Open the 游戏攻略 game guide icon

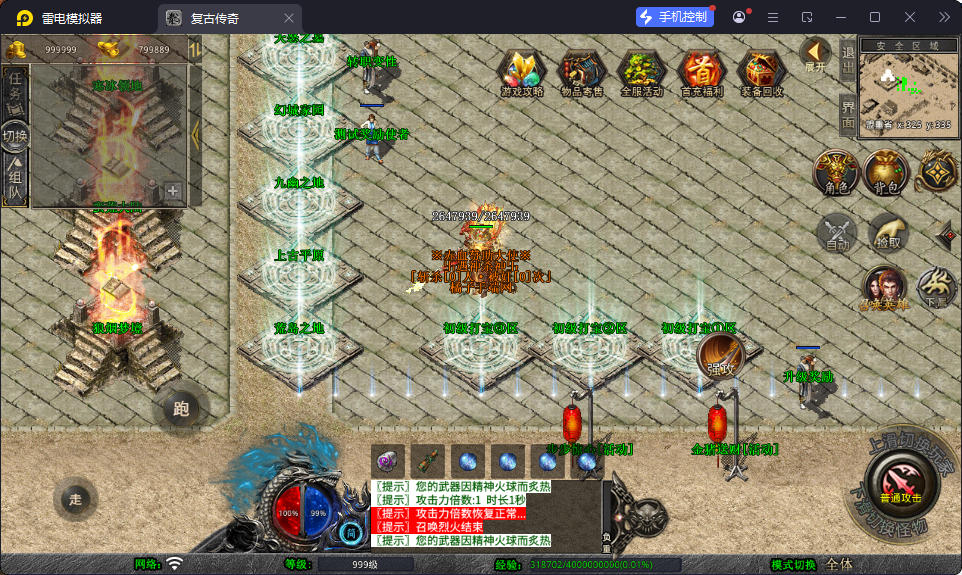[522, 72]
